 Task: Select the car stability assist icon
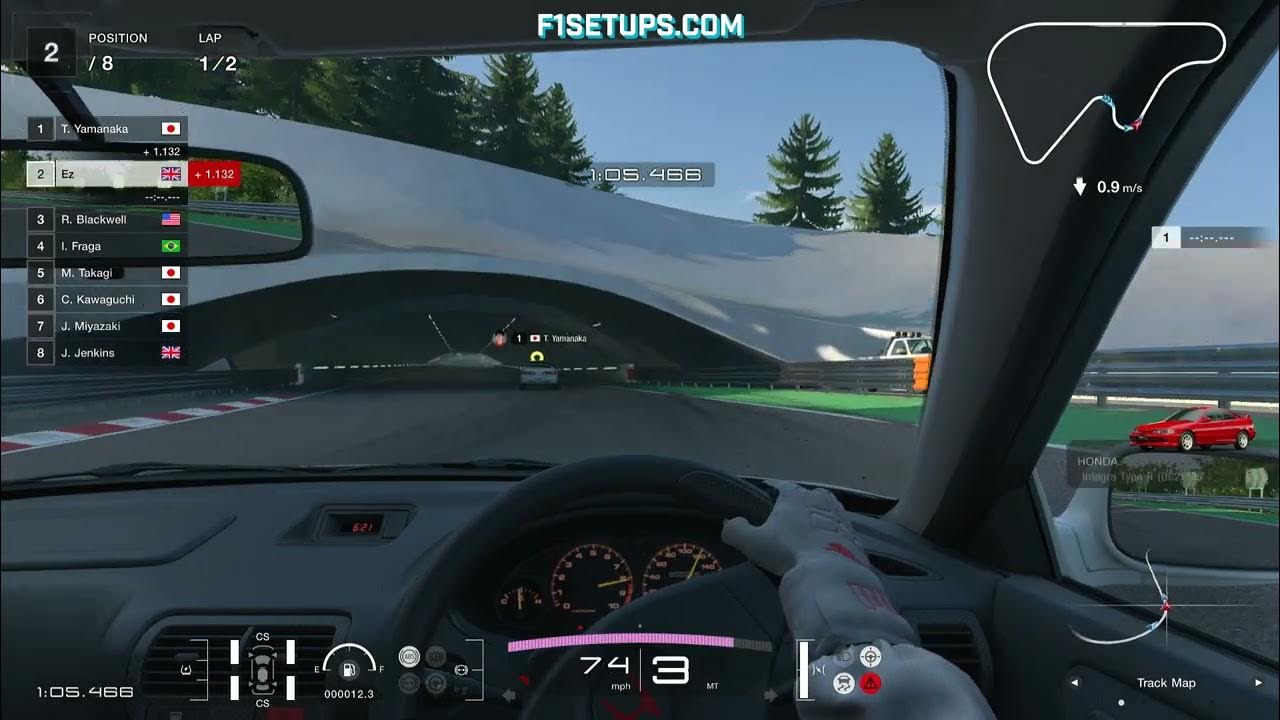click(x=843, y=683)
